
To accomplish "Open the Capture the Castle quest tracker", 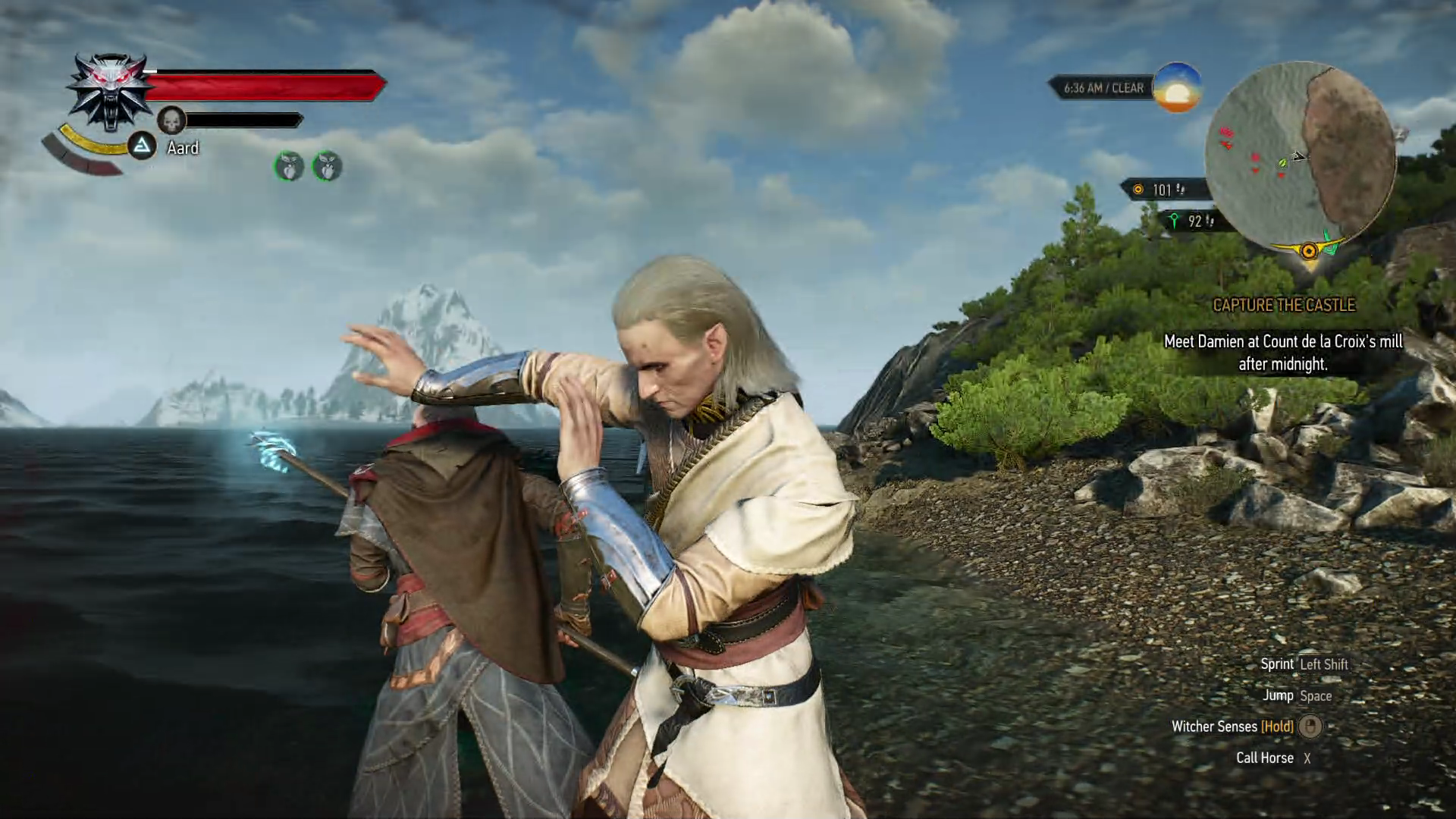I will pyautogui.click(x=1283, y=305).
